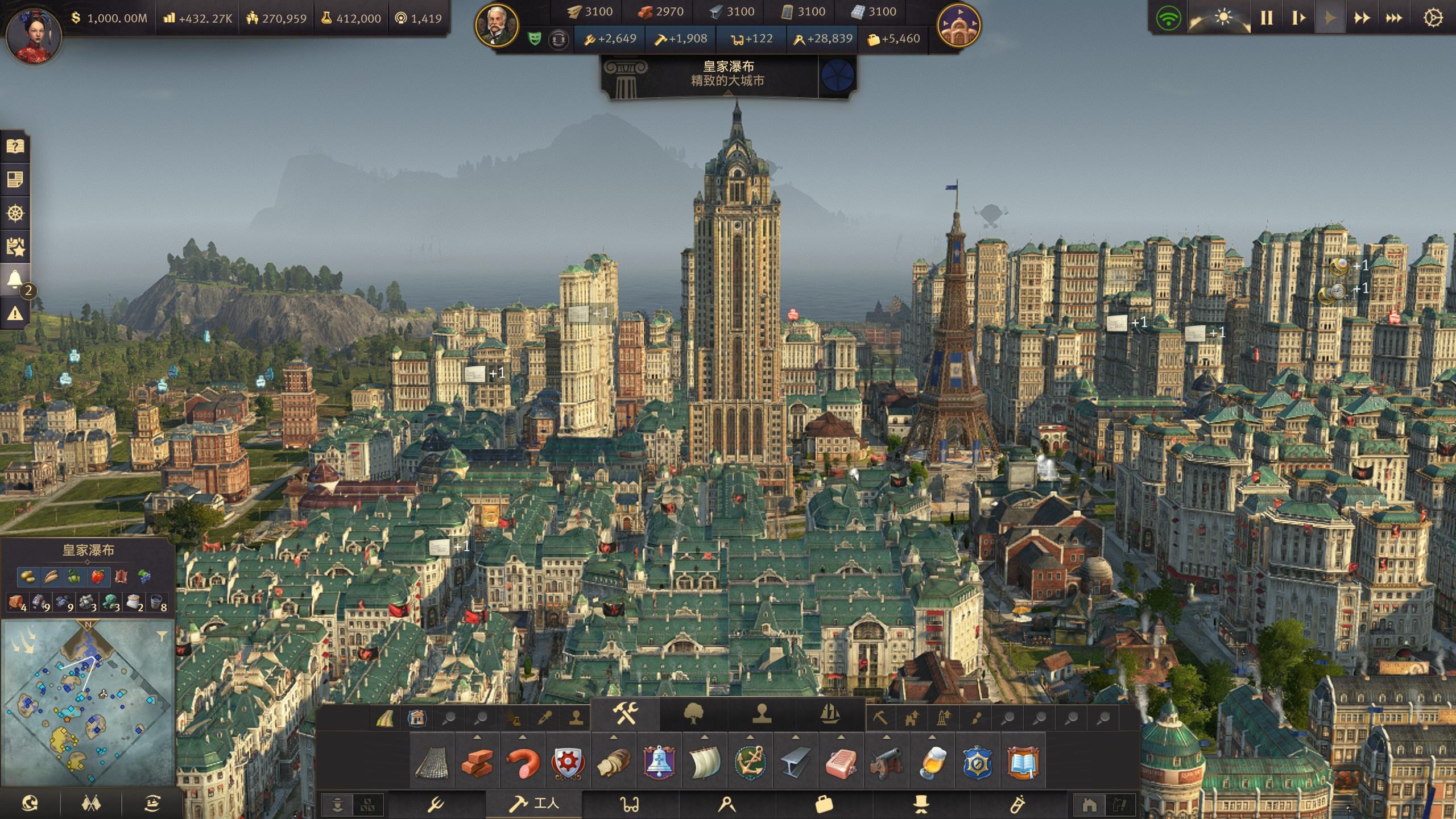1456x819 pixels.
Task: Select the sausage production building
Action: coord(522,762)
